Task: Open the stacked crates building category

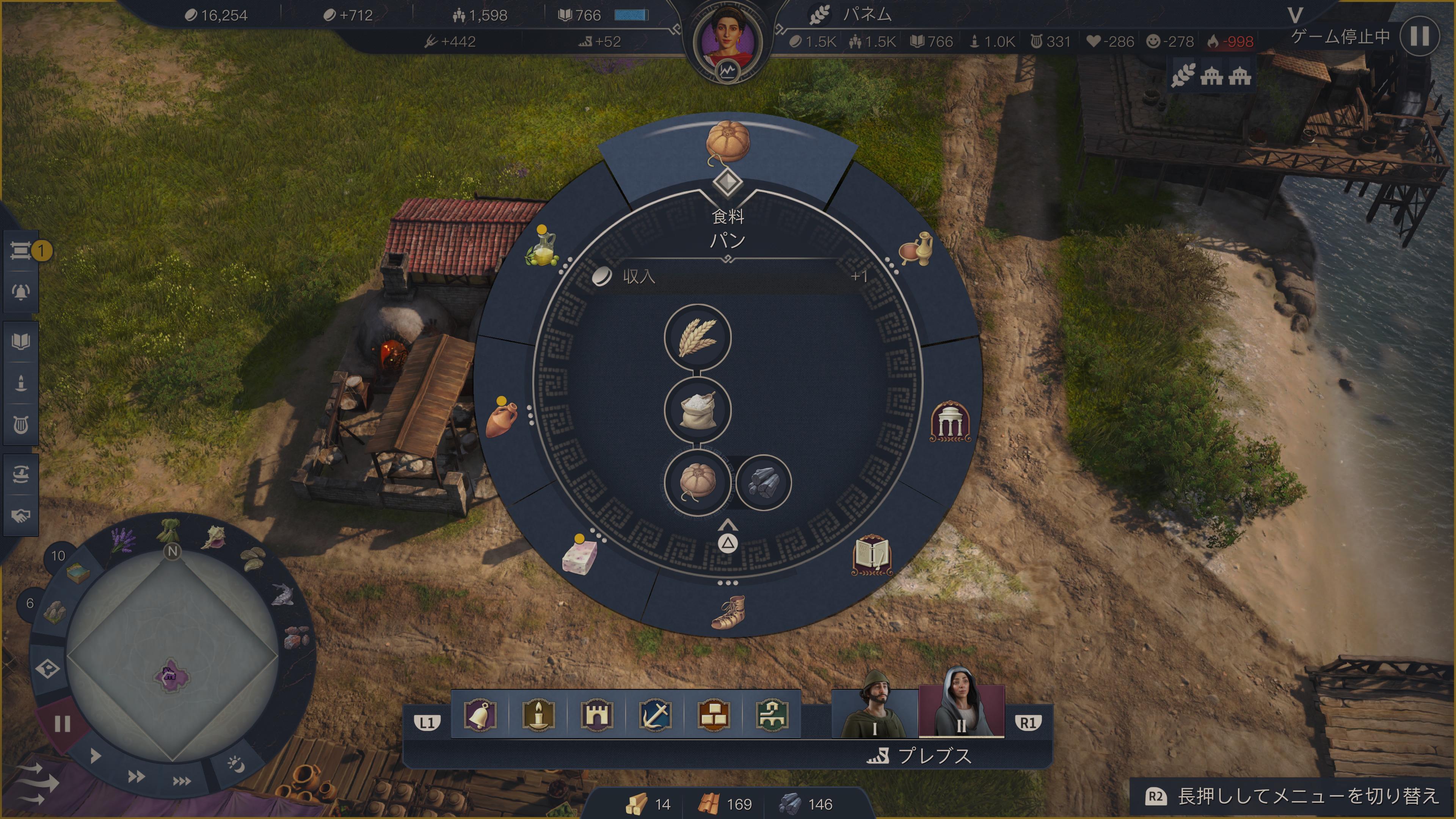Action: (713, 715)
